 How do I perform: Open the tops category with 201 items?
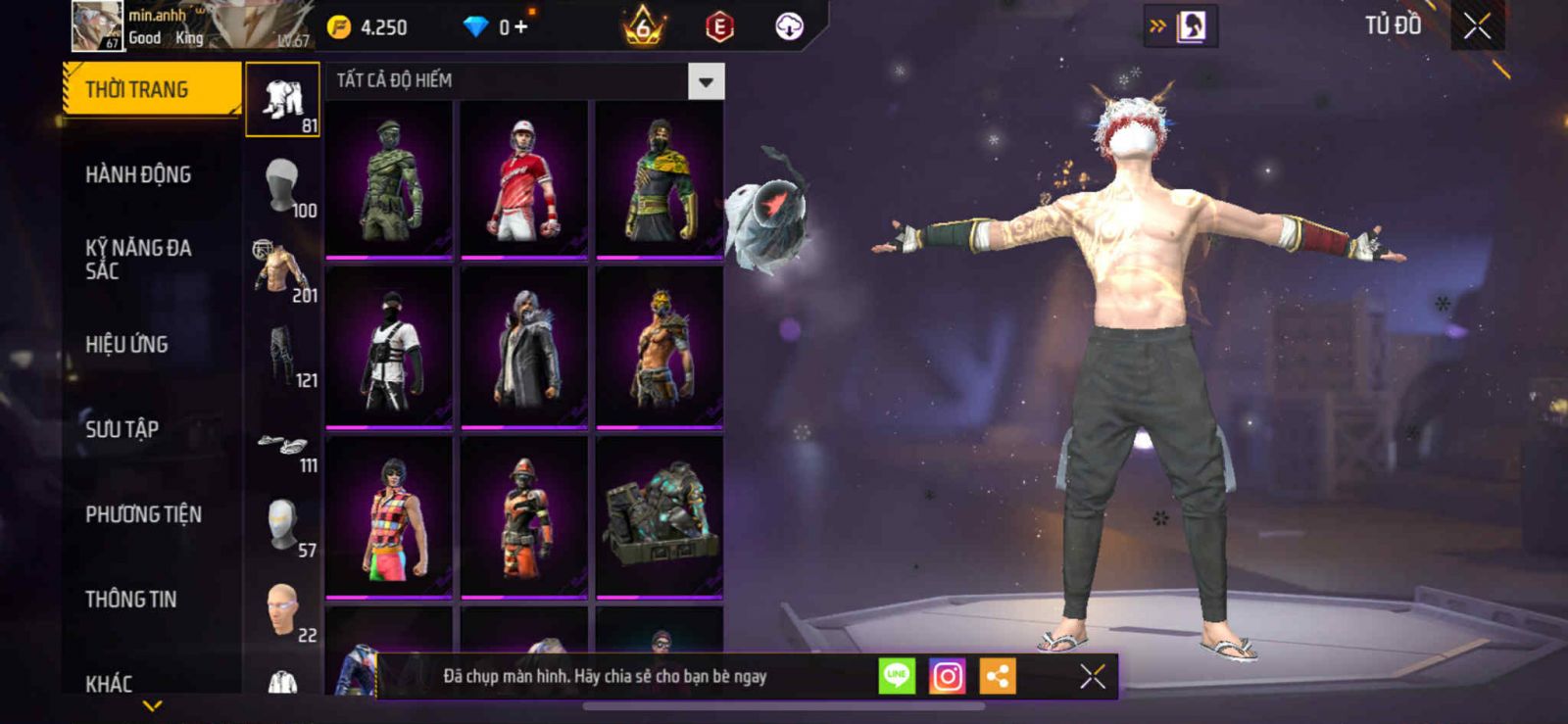282,269
